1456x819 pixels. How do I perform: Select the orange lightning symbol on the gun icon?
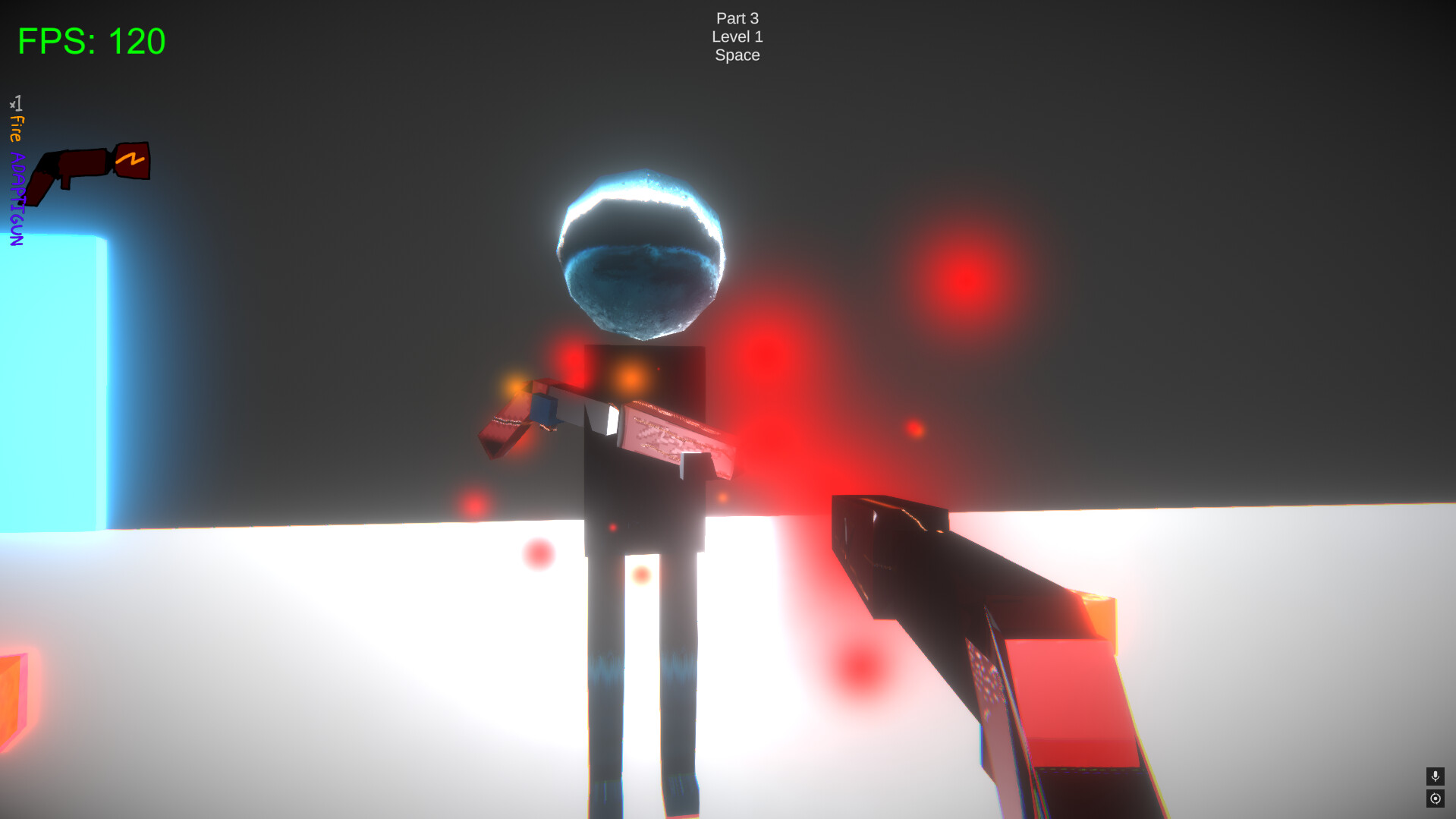coord(131,159)
